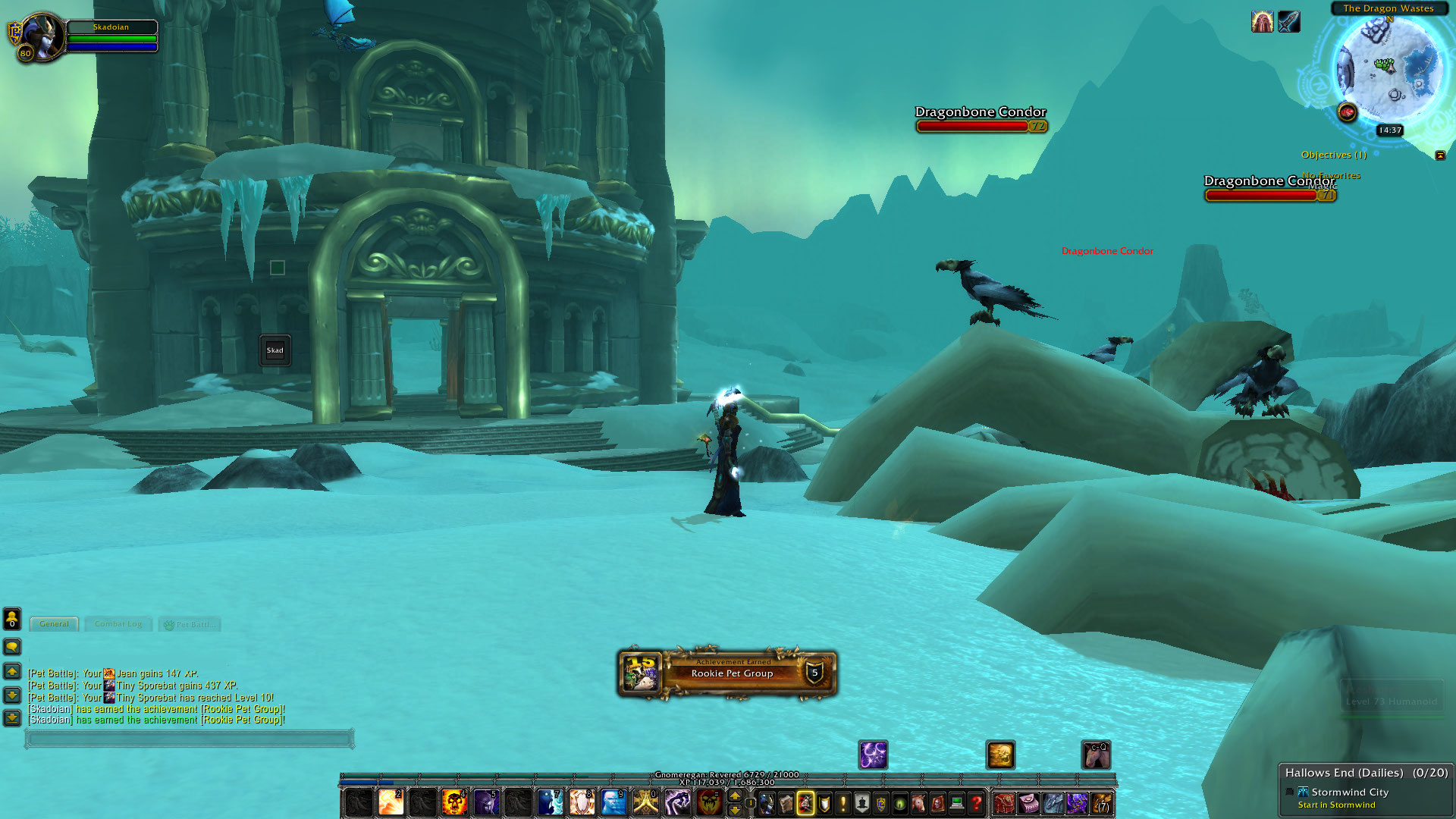This screenshot has height=819, width=1456.
Task: Open the Rookie Pet Group achievement popup
Action: coord(727,673)
